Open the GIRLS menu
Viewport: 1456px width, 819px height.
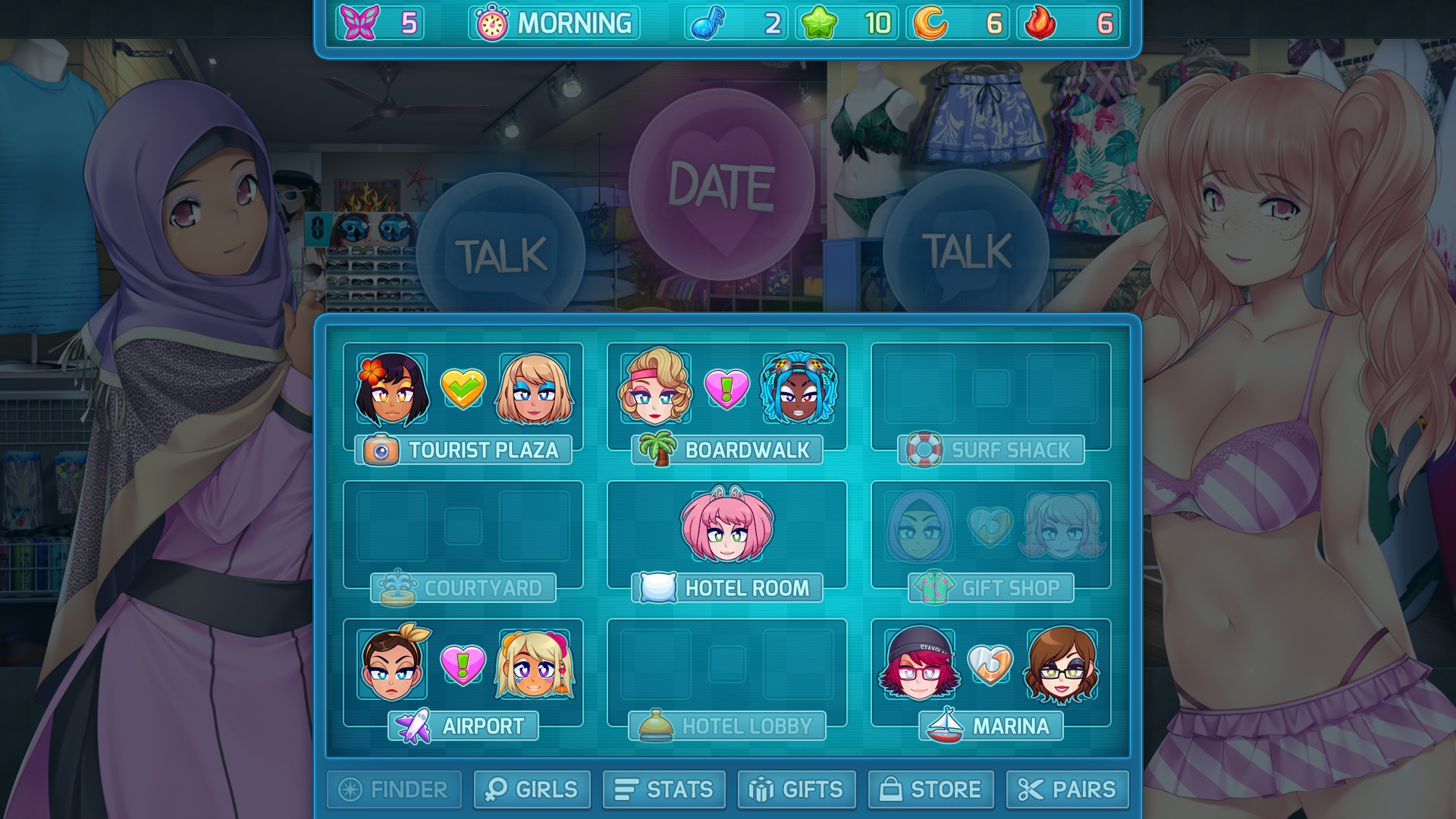pyautogui.click(x=531, y=789)
